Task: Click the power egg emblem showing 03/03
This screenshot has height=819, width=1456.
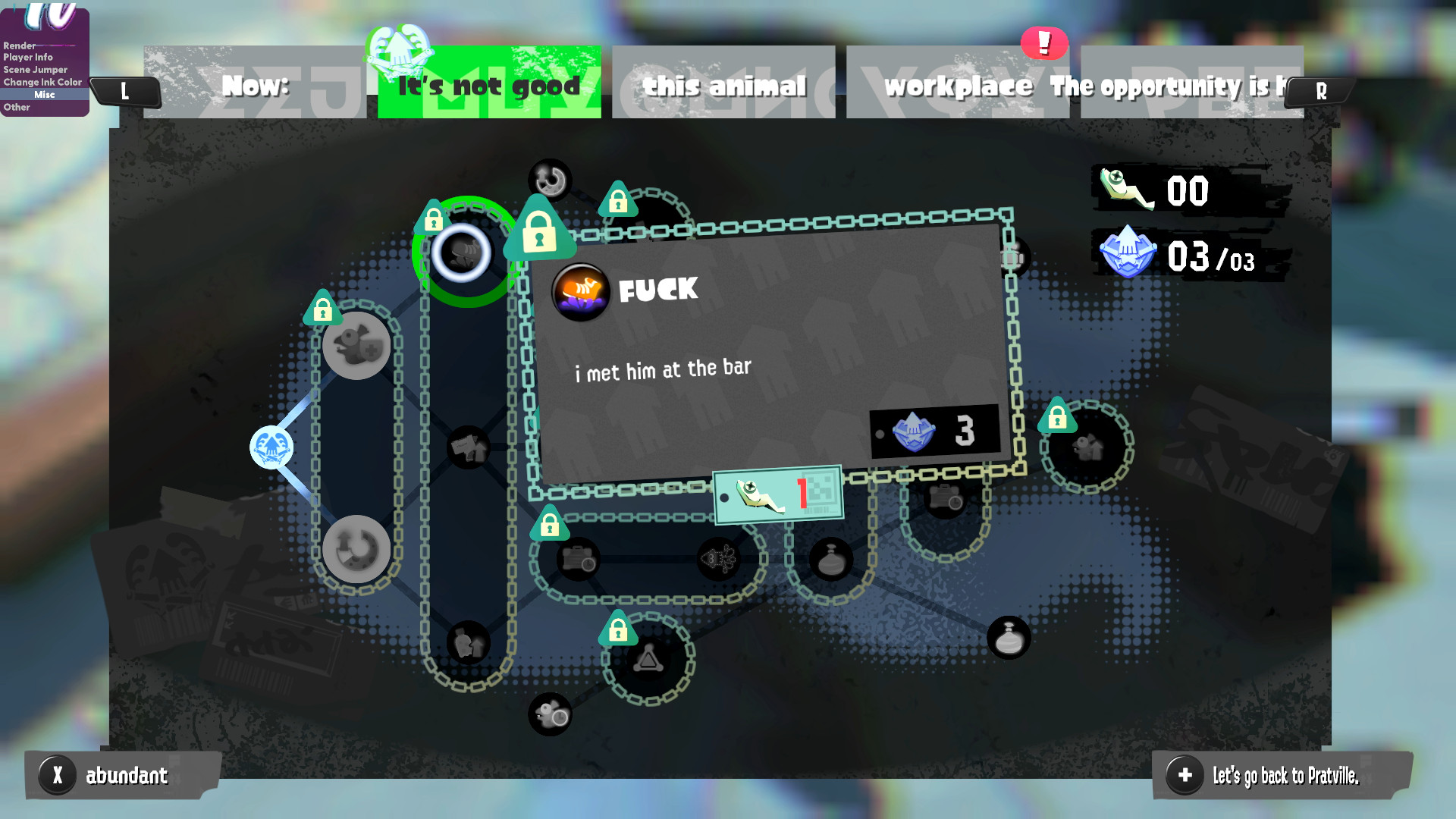Action: tap(1129, 254)
